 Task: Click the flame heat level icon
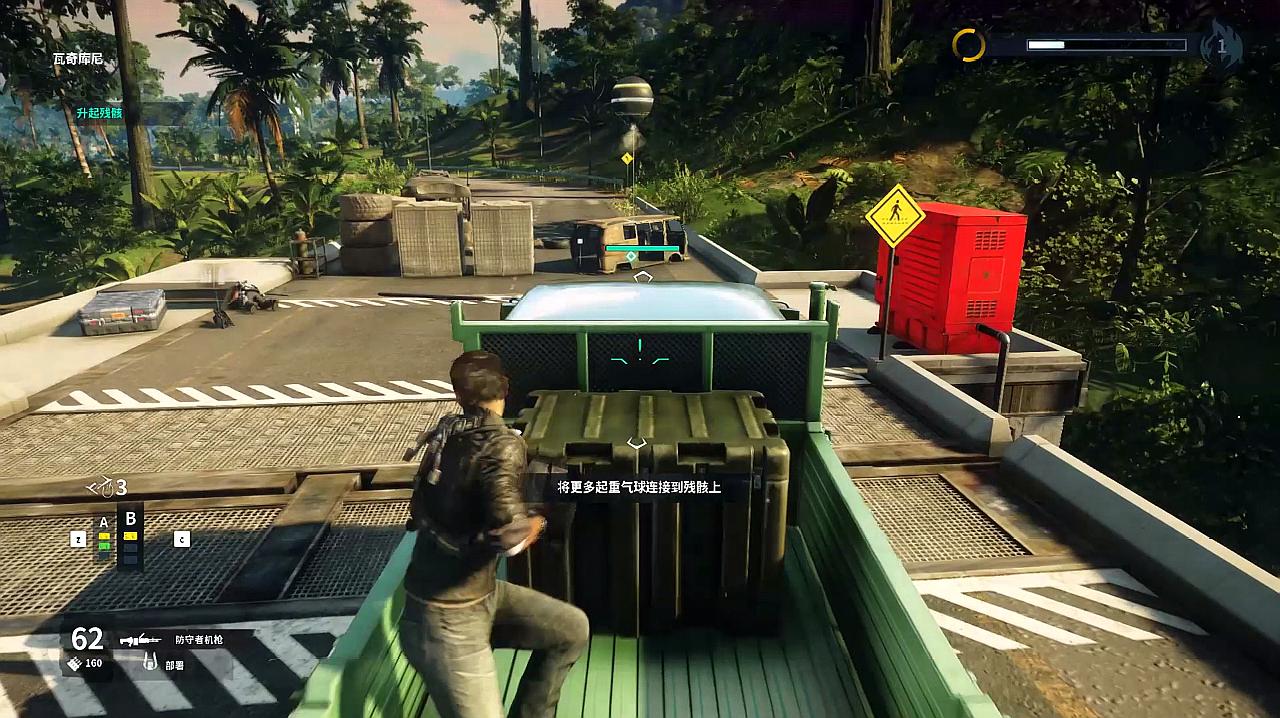pyautogui.click(x=1220, y=45)
